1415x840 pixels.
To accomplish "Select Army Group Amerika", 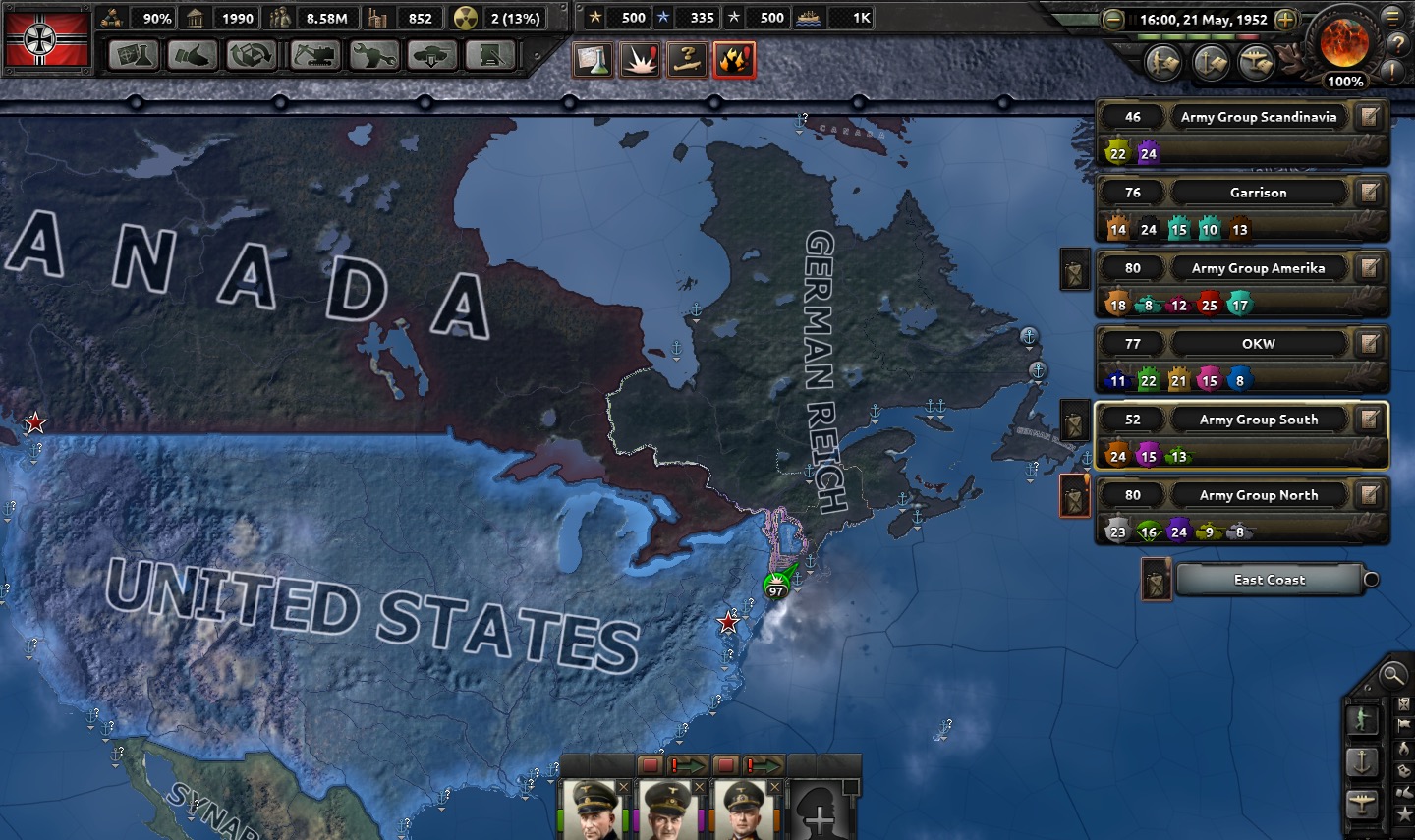I will point(1258,268).
